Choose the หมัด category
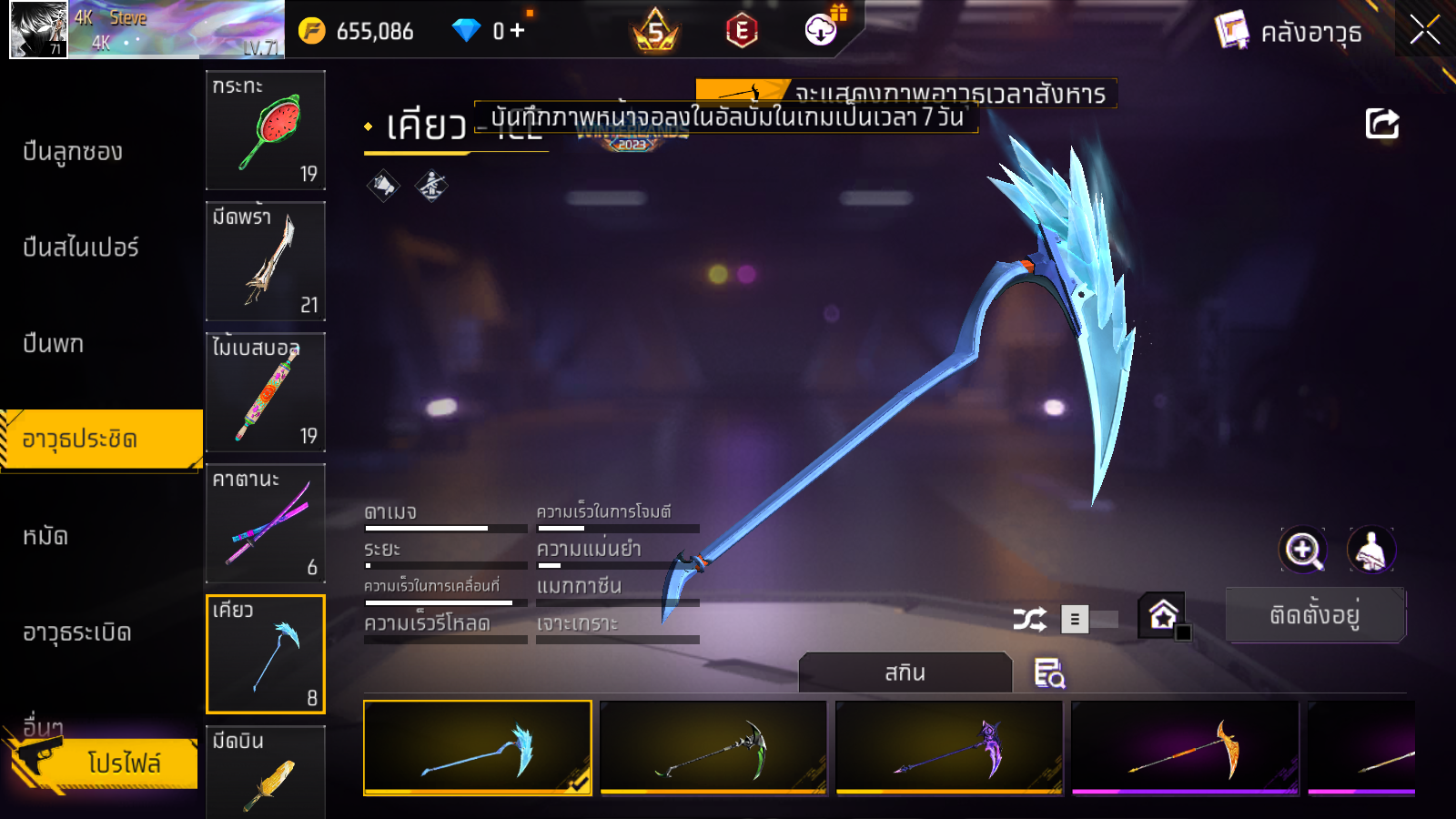The height and width of the screenshot is (819, 1456). [x=45, y=536]
